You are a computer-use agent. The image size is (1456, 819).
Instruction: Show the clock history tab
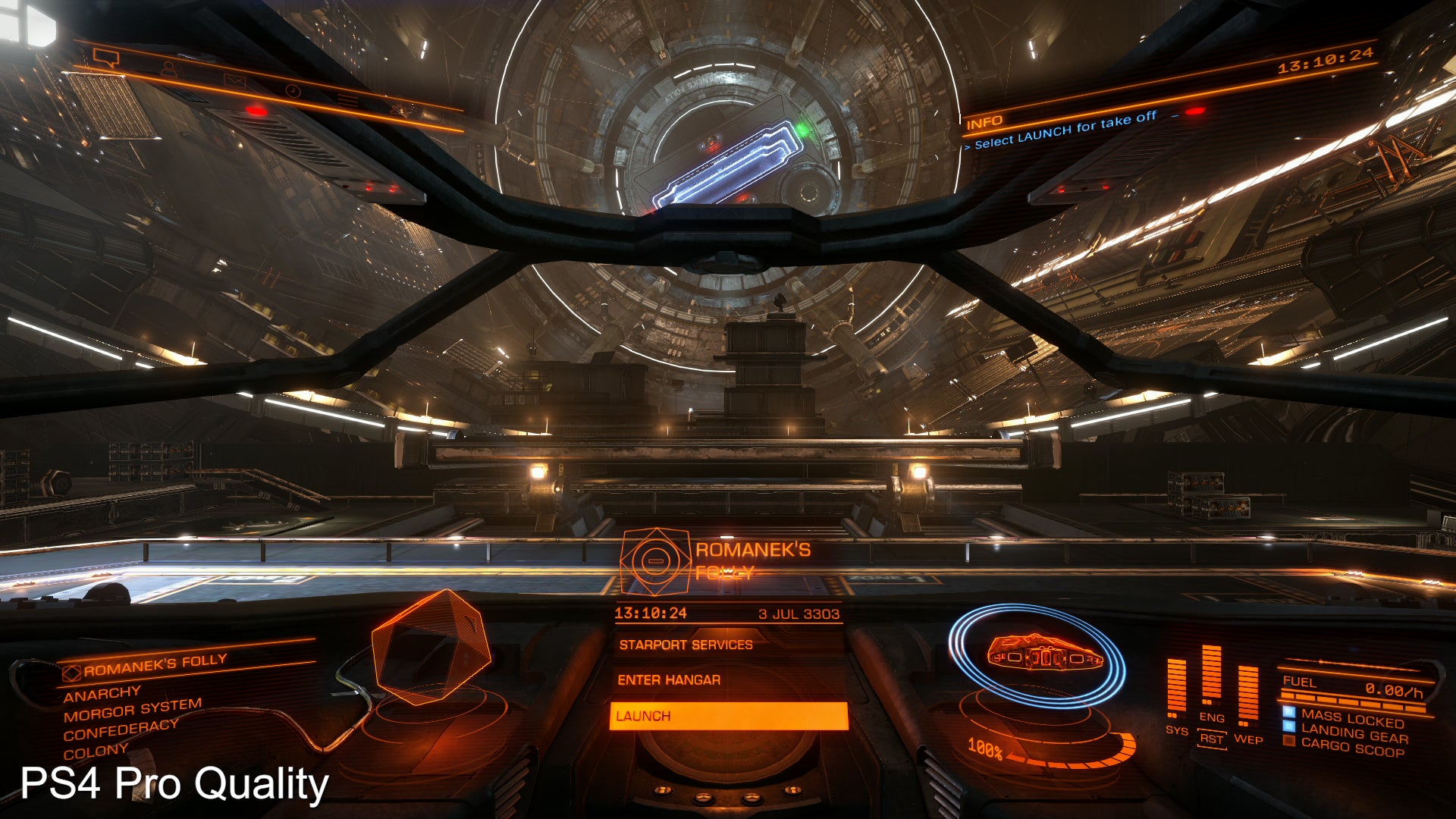tap(293, 91)
